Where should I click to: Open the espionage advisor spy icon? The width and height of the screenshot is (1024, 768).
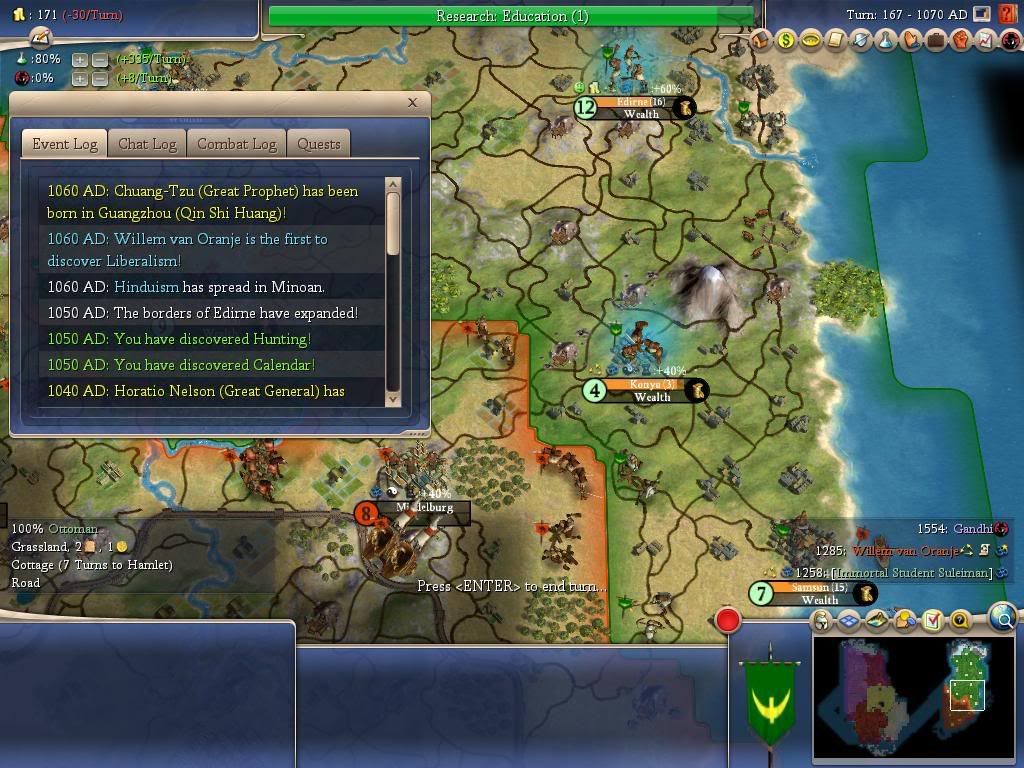point(1007,41)
